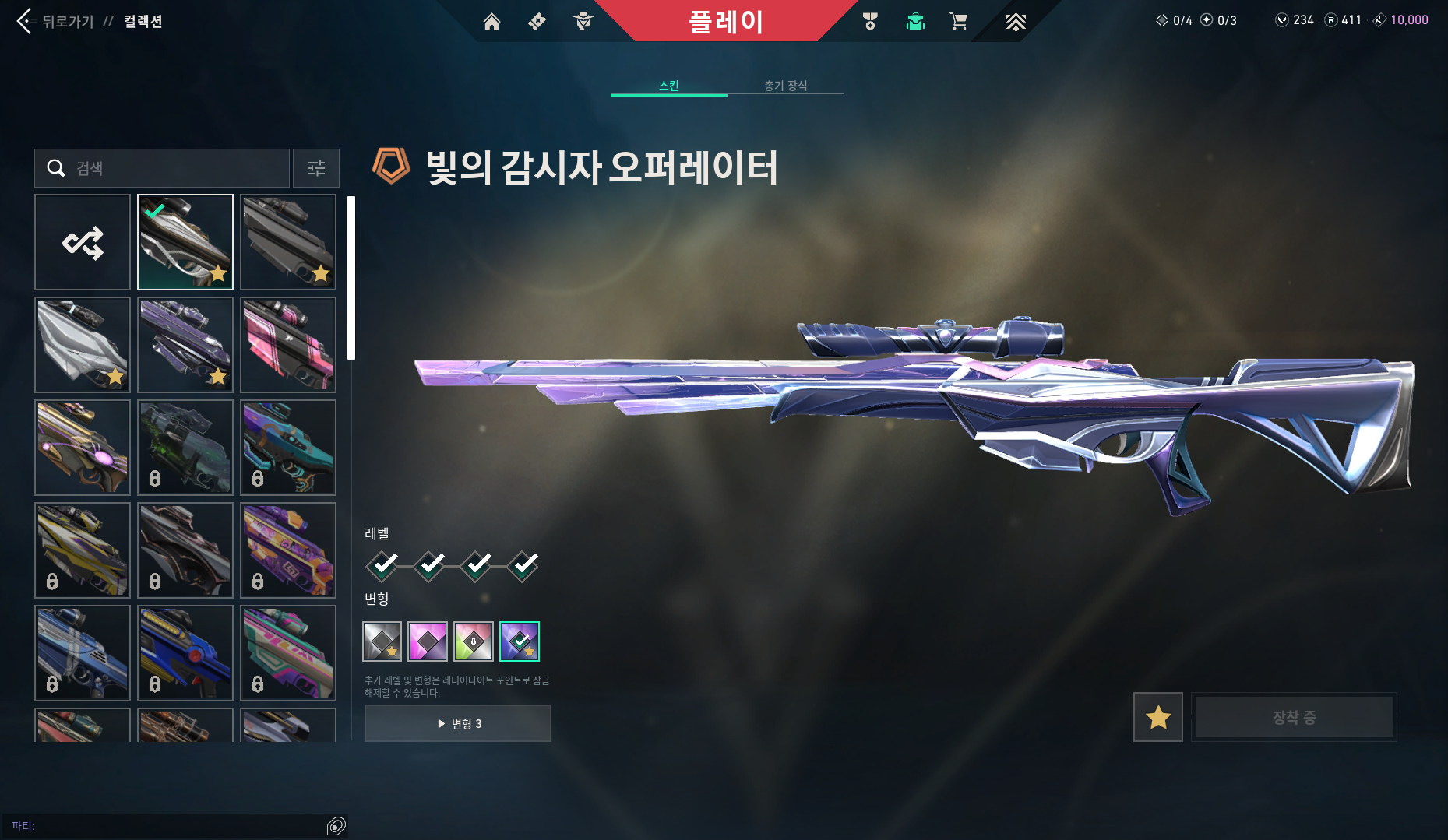
Task: Click the party voice icon next to 파티
Action: [336, 824]
